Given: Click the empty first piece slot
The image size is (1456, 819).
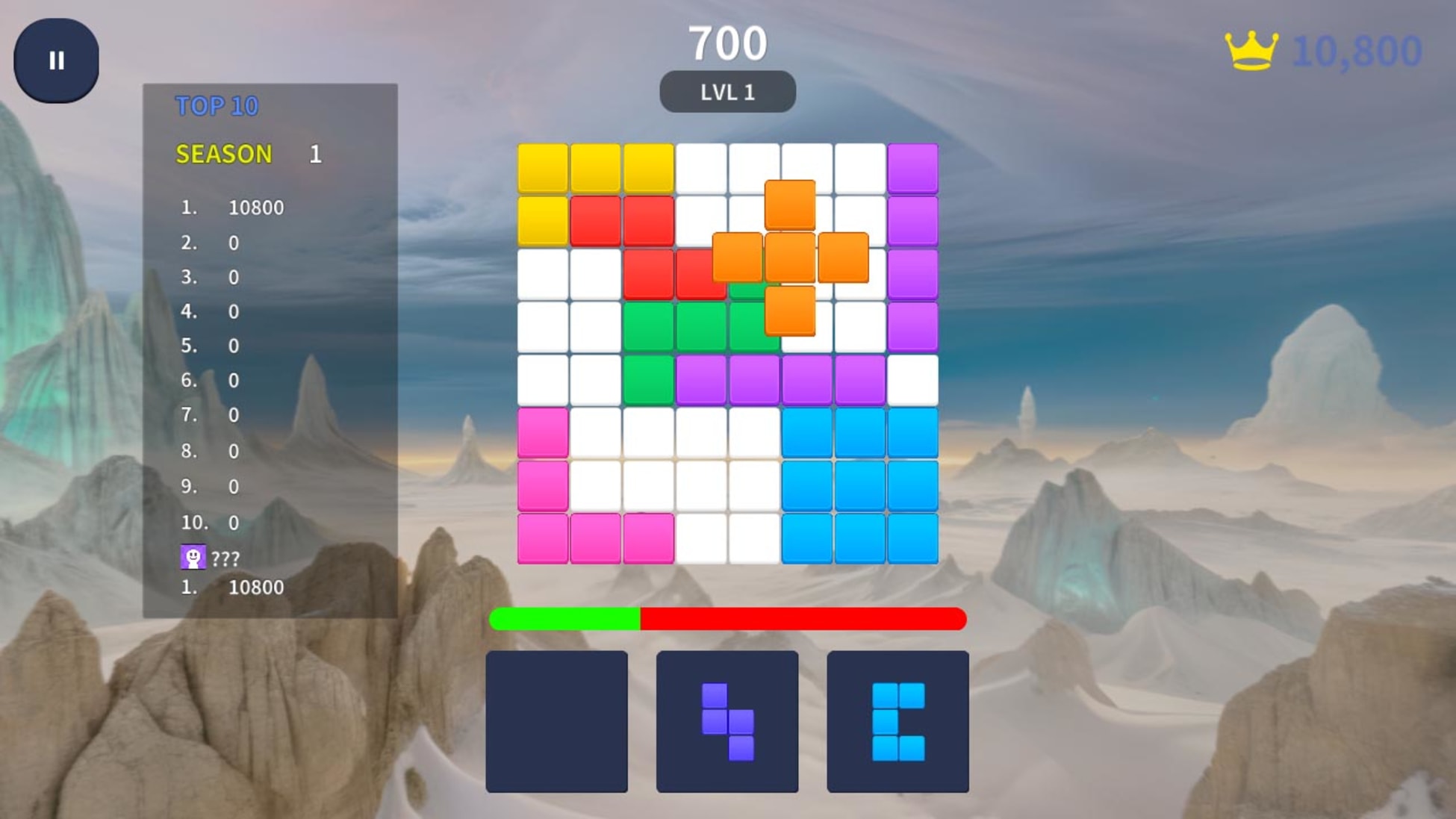Looking at the screenshot, I should pos(559,720).
